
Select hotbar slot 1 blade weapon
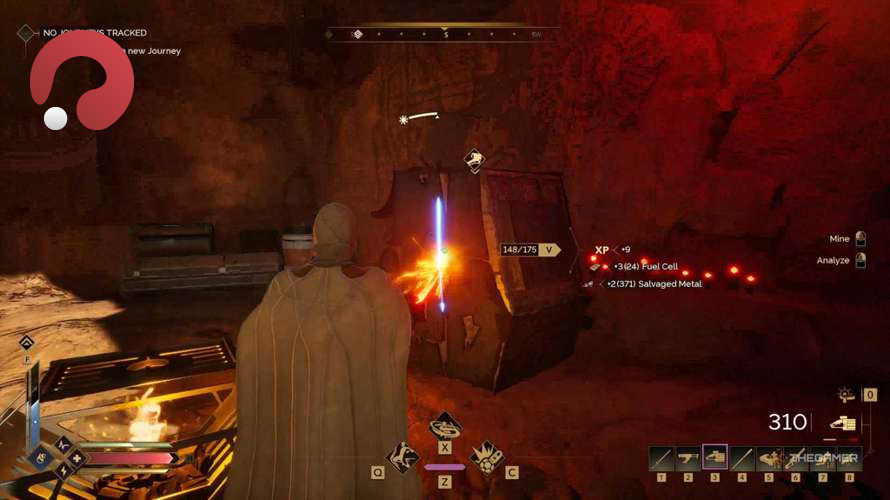(x=661, y=459)
